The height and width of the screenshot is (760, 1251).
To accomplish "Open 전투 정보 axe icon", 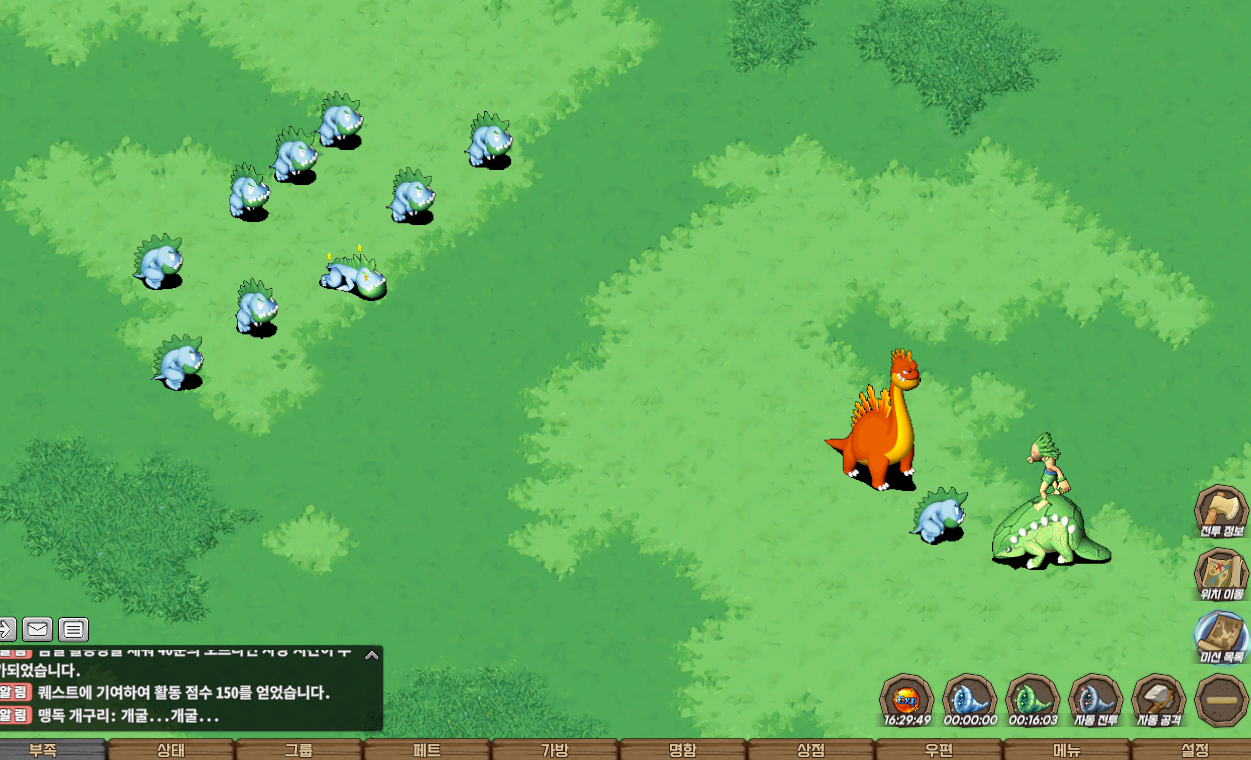I will tap(1221, 510).
